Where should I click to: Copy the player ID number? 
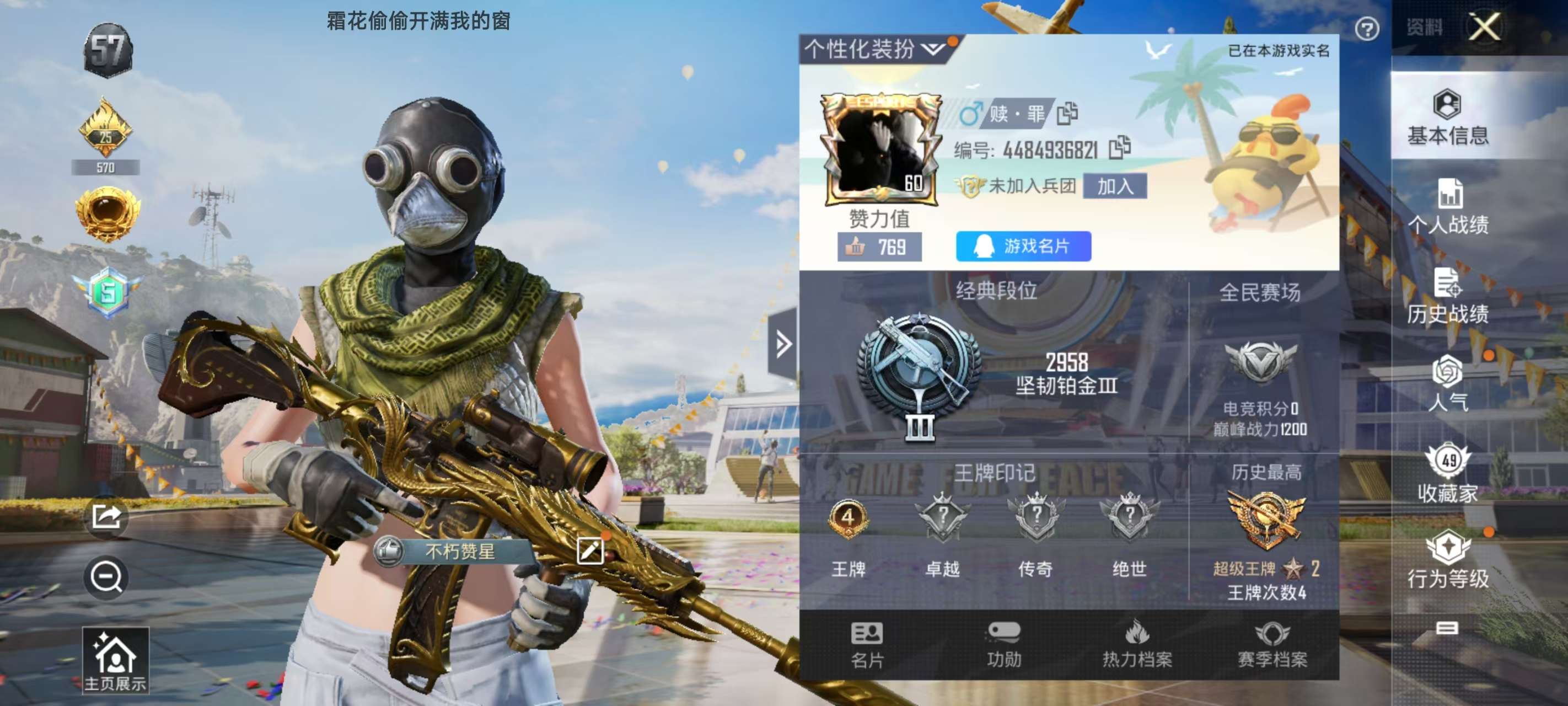1119,148
